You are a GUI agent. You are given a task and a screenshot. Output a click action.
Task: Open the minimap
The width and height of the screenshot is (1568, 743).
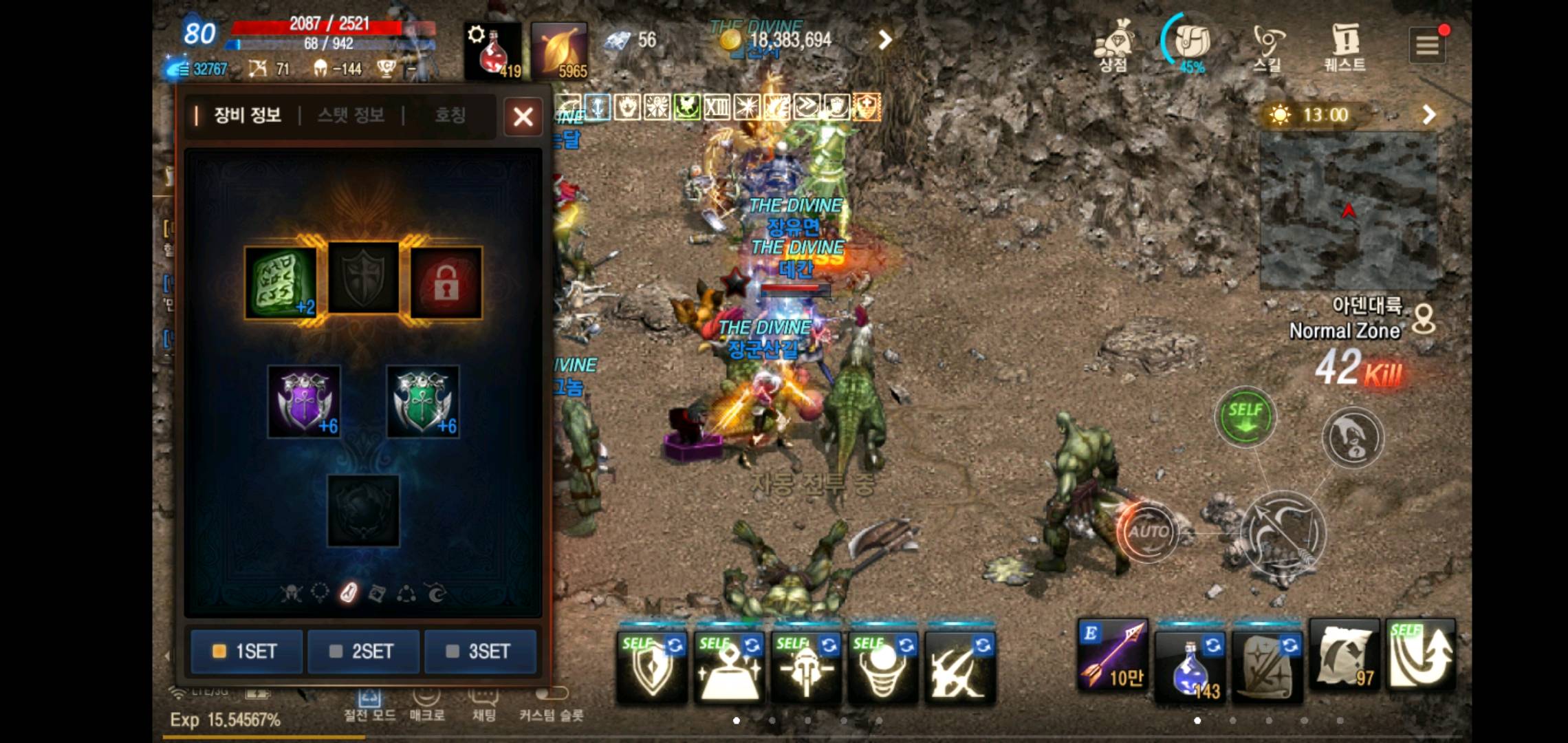click(x=1348, y=211)
